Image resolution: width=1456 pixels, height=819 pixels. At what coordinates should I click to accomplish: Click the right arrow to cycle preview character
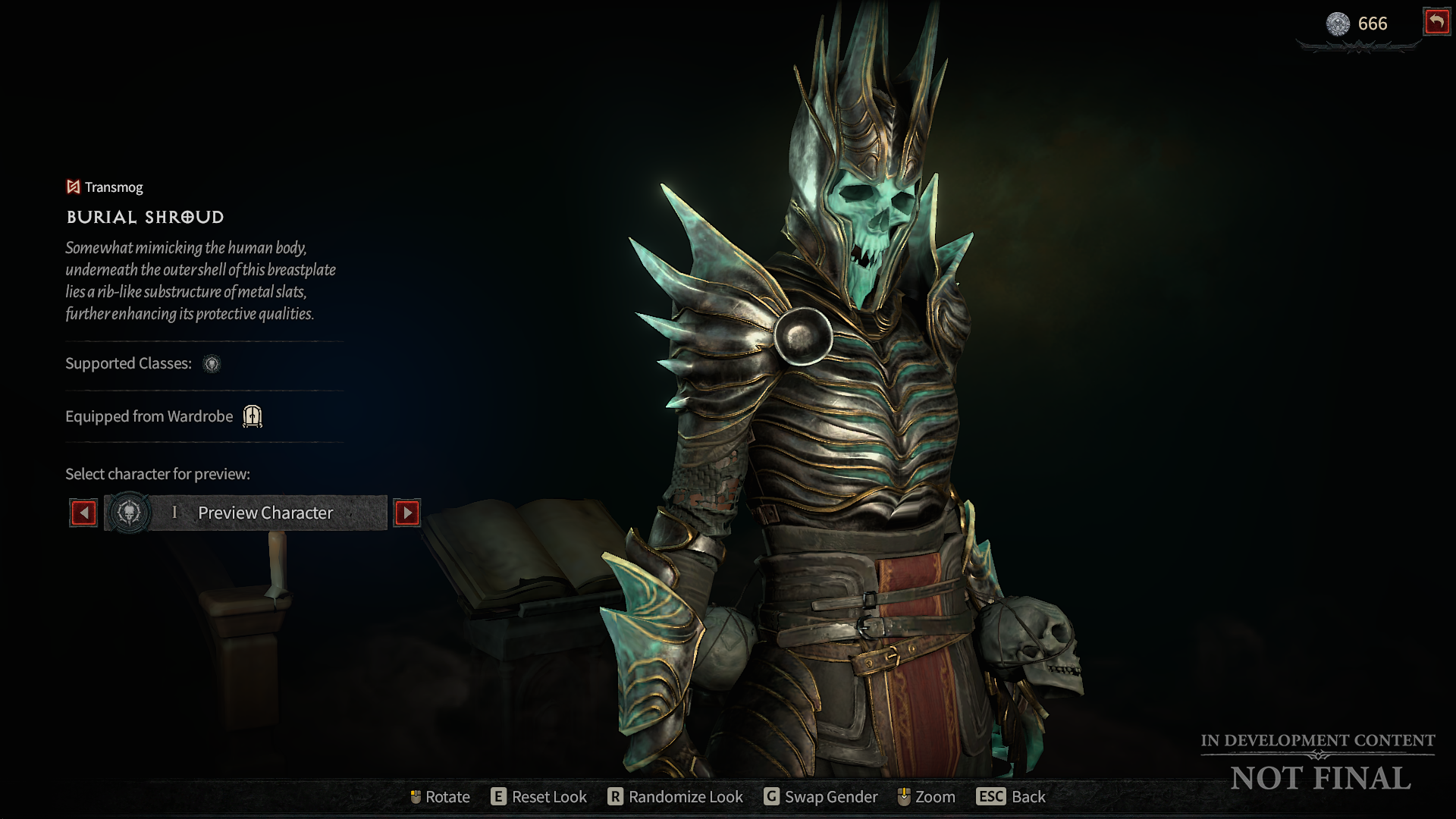point(407,513)
